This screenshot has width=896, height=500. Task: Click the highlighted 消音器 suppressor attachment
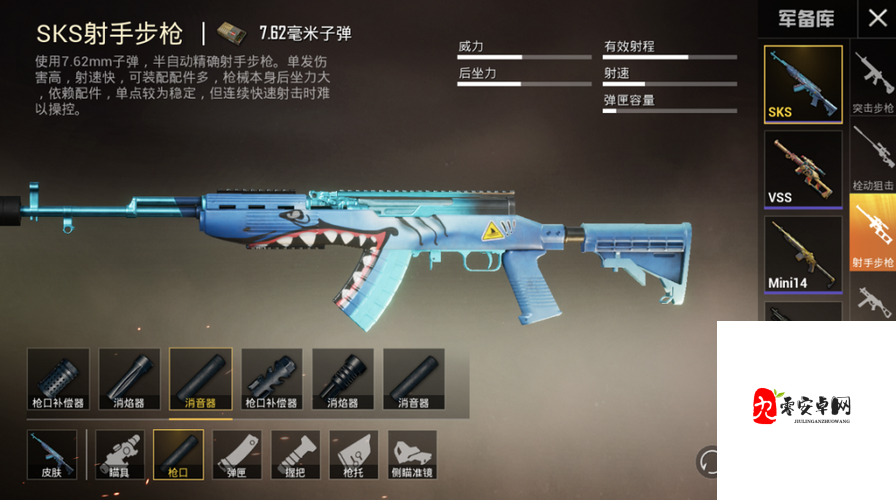pos(200,379)
